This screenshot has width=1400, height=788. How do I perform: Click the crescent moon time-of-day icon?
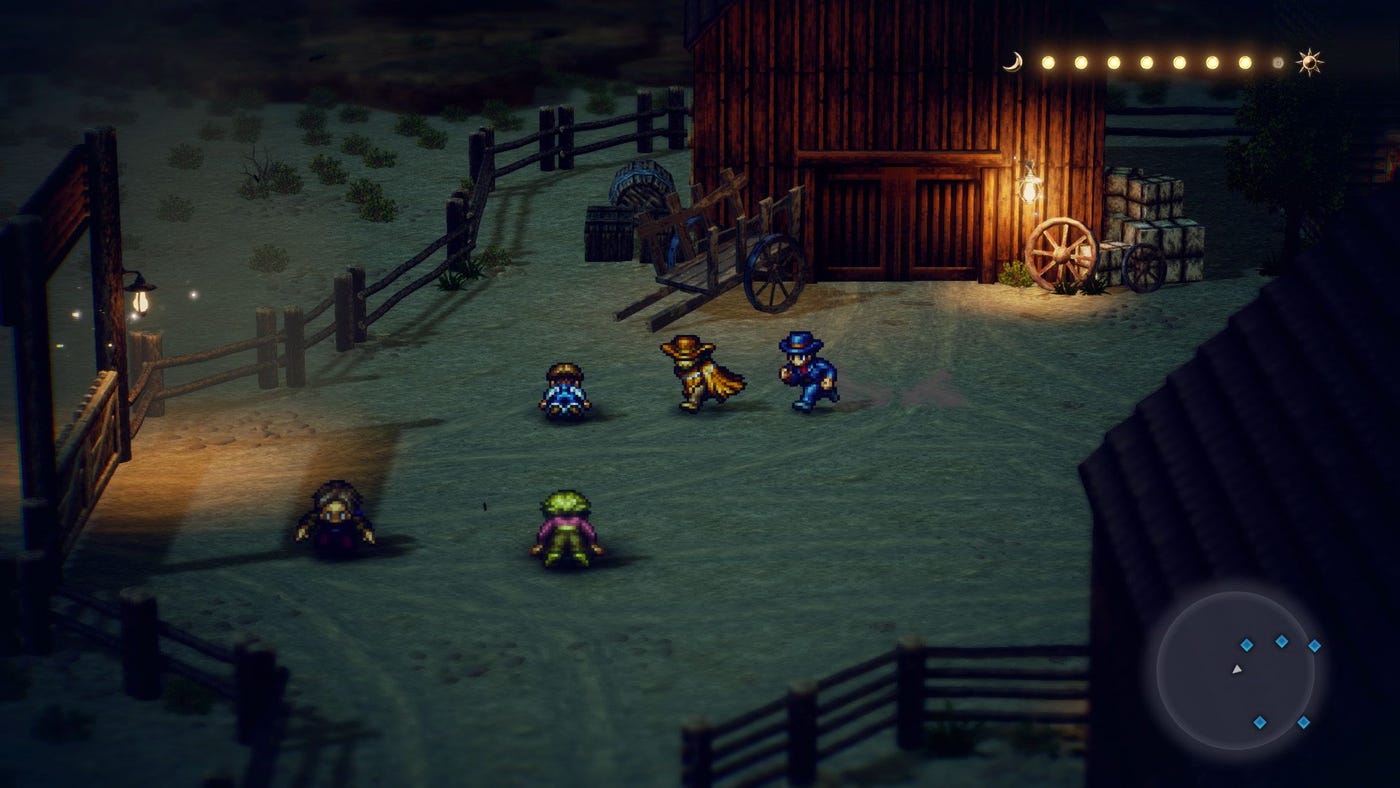coord(1014,61)
